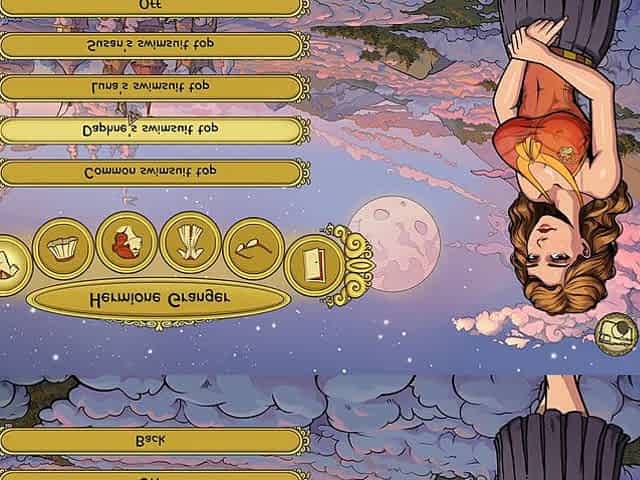Open the skirt clothing category

(62, 249)
